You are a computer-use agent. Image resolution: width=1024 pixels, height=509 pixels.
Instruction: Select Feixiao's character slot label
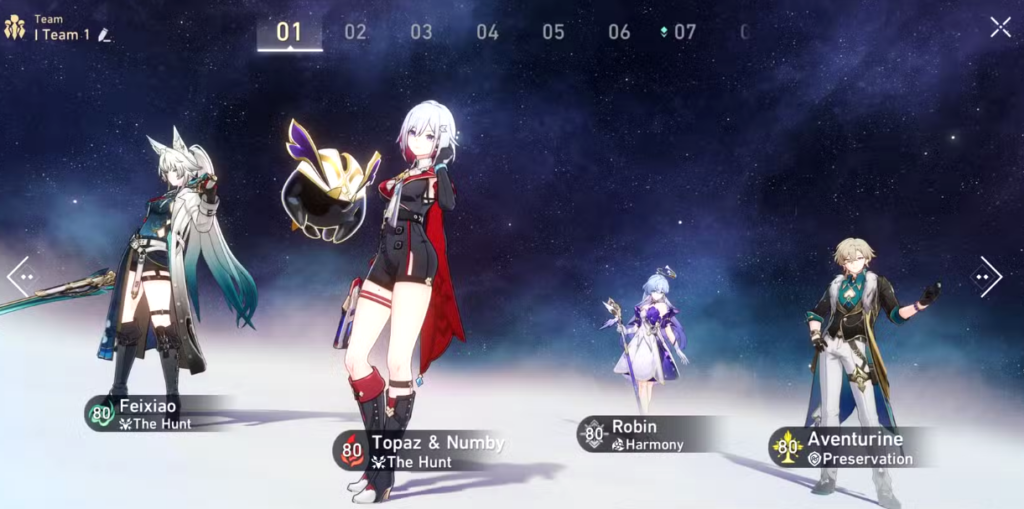point(150,413)
